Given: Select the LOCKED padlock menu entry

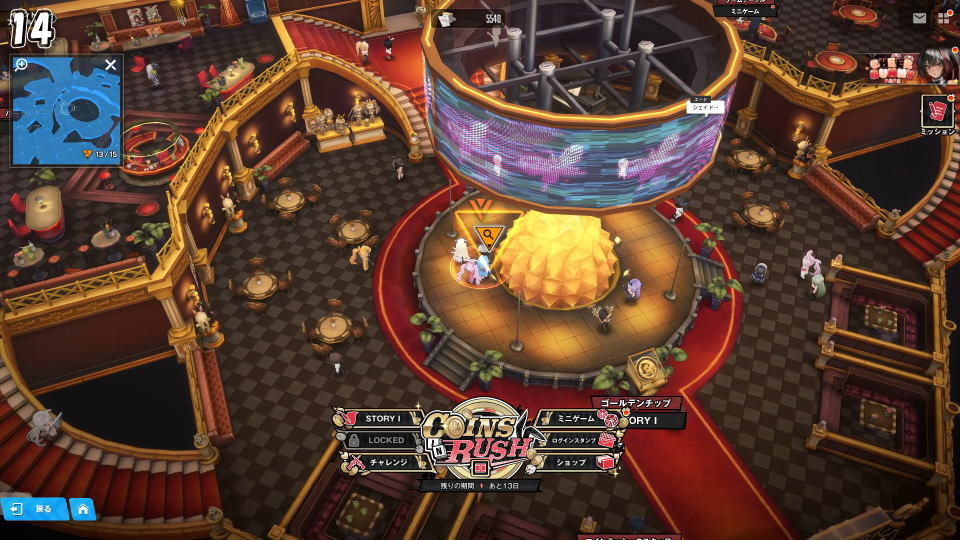Looking at the screenshot, I should pyautogui.click(x=379, y=440).
